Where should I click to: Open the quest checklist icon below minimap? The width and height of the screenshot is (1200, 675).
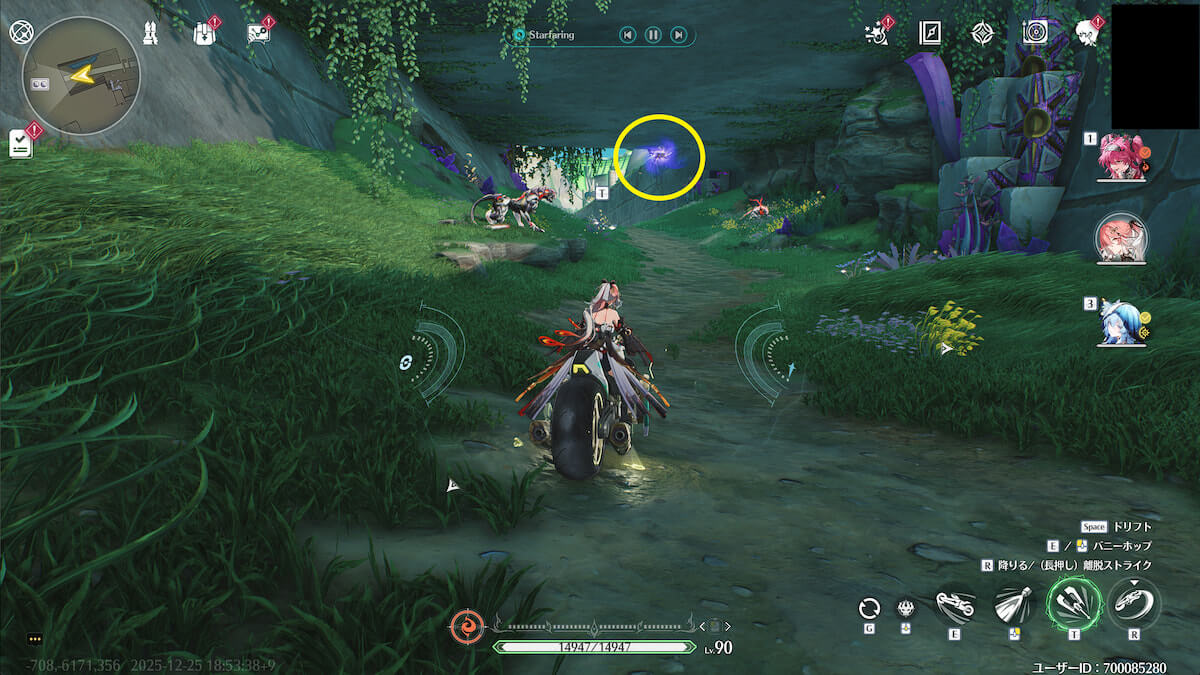tap(21, 143)
